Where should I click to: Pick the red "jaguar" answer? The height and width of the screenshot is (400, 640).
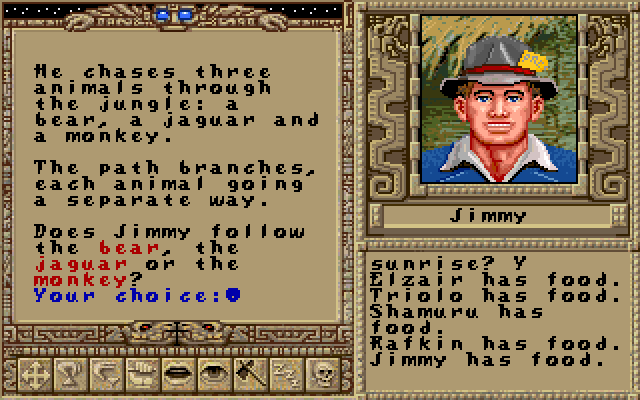(x=81, y=263)
